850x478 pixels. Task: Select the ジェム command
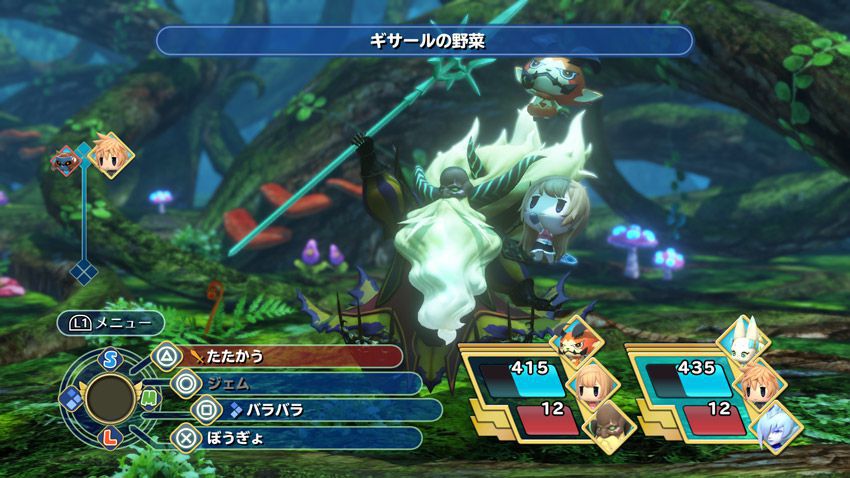point(300,382)
